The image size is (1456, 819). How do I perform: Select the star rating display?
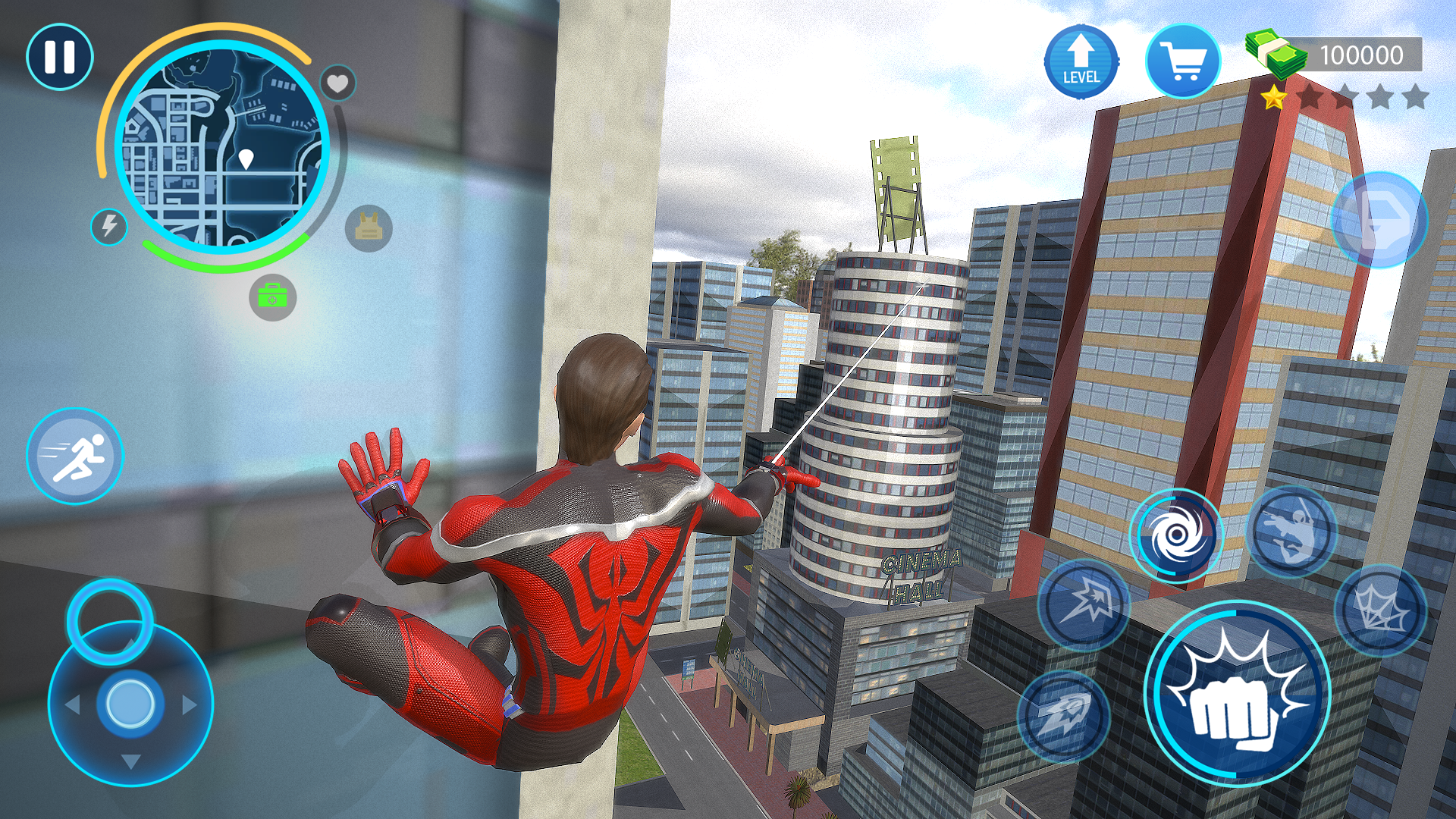(1346, 96)
